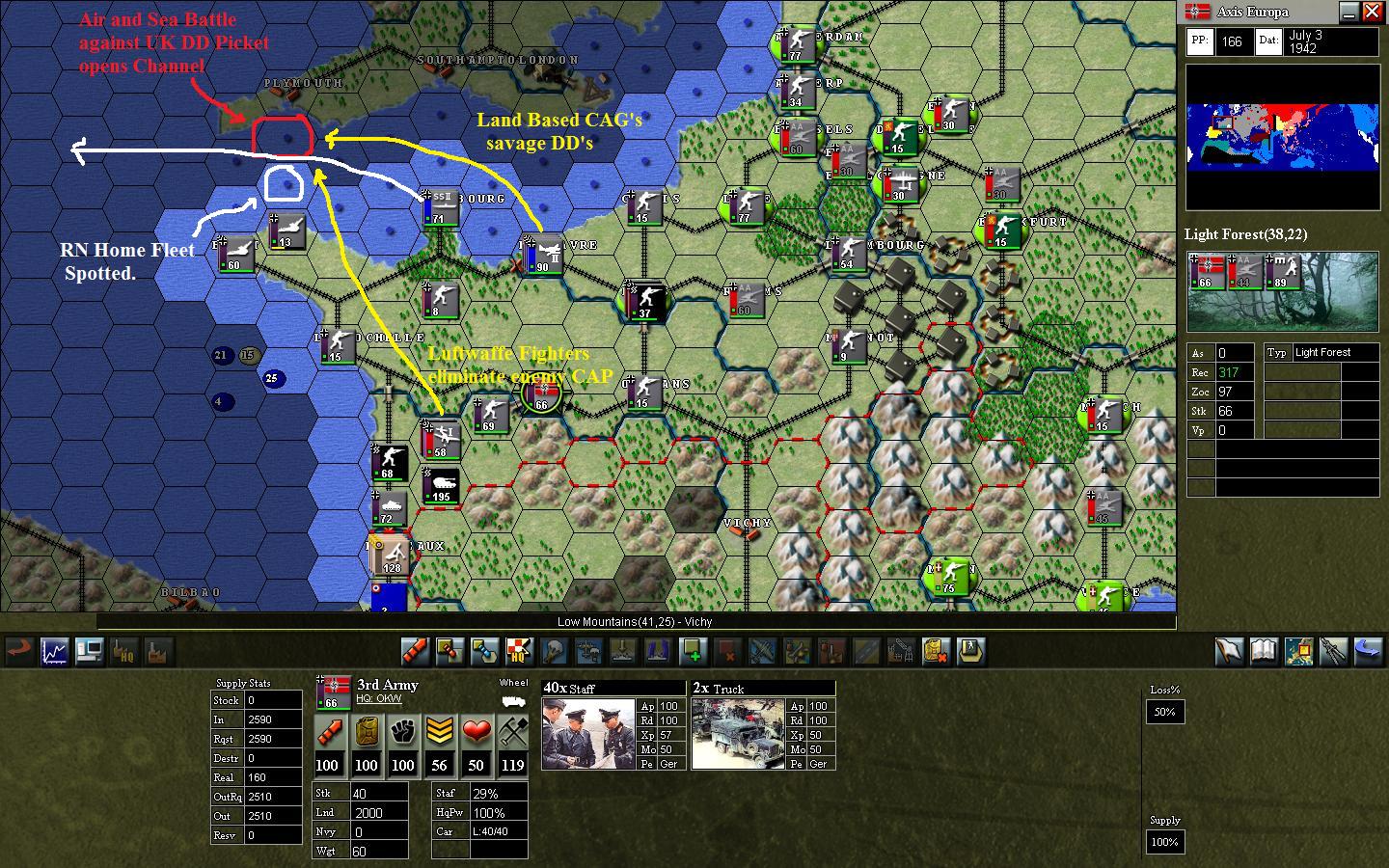
Task: Select the red bombard shells icon in the toolbar
Action: [415, 652]
